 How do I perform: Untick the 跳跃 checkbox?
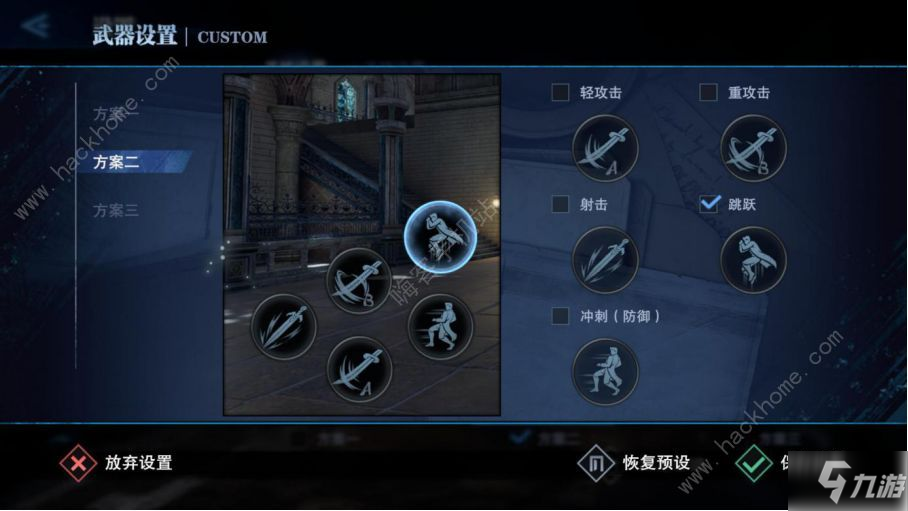pyautogui.click(x=708, y=204)
